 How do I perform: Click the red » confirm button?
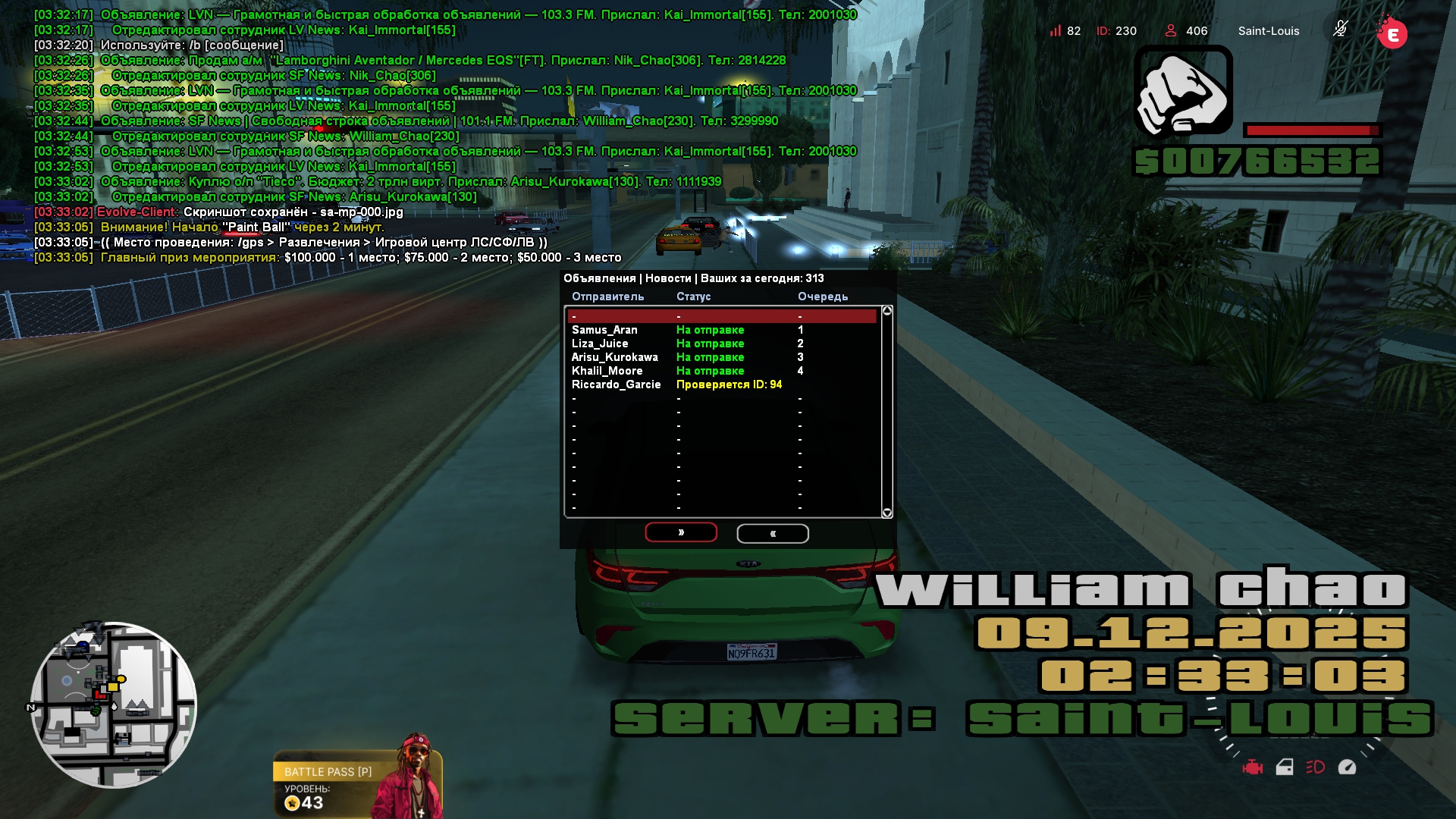(x=680, y=532)
